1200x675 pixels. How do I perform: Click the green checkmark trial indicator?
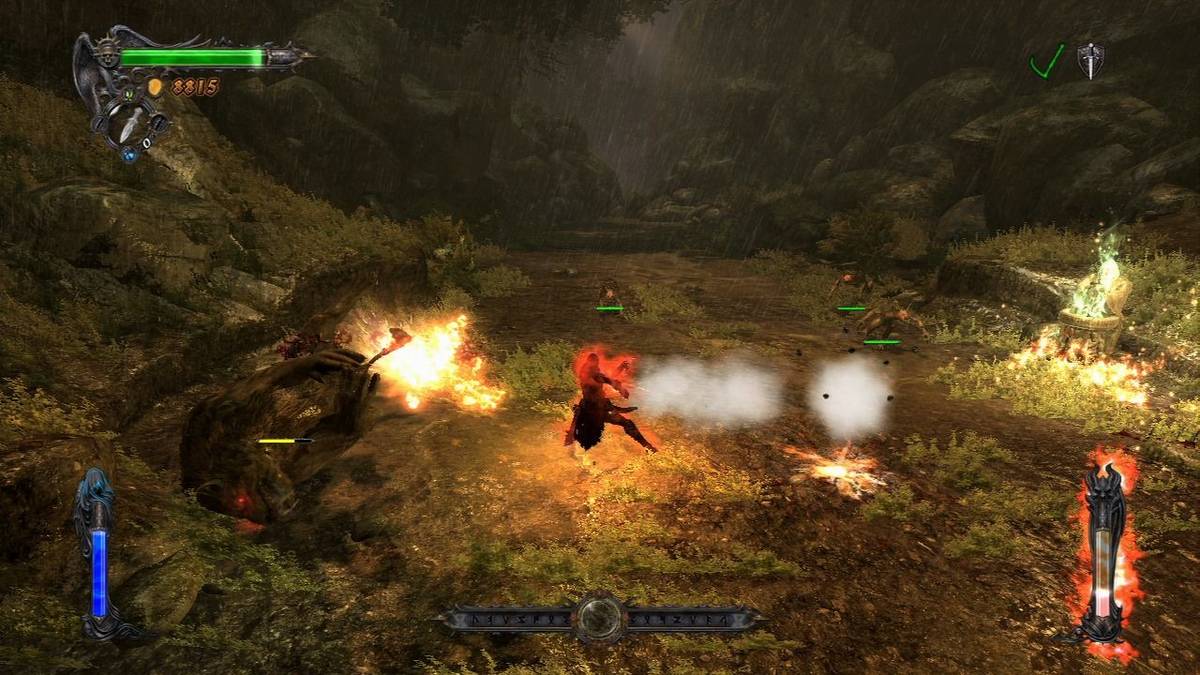pyautogui.click(x=1046, y=62)
